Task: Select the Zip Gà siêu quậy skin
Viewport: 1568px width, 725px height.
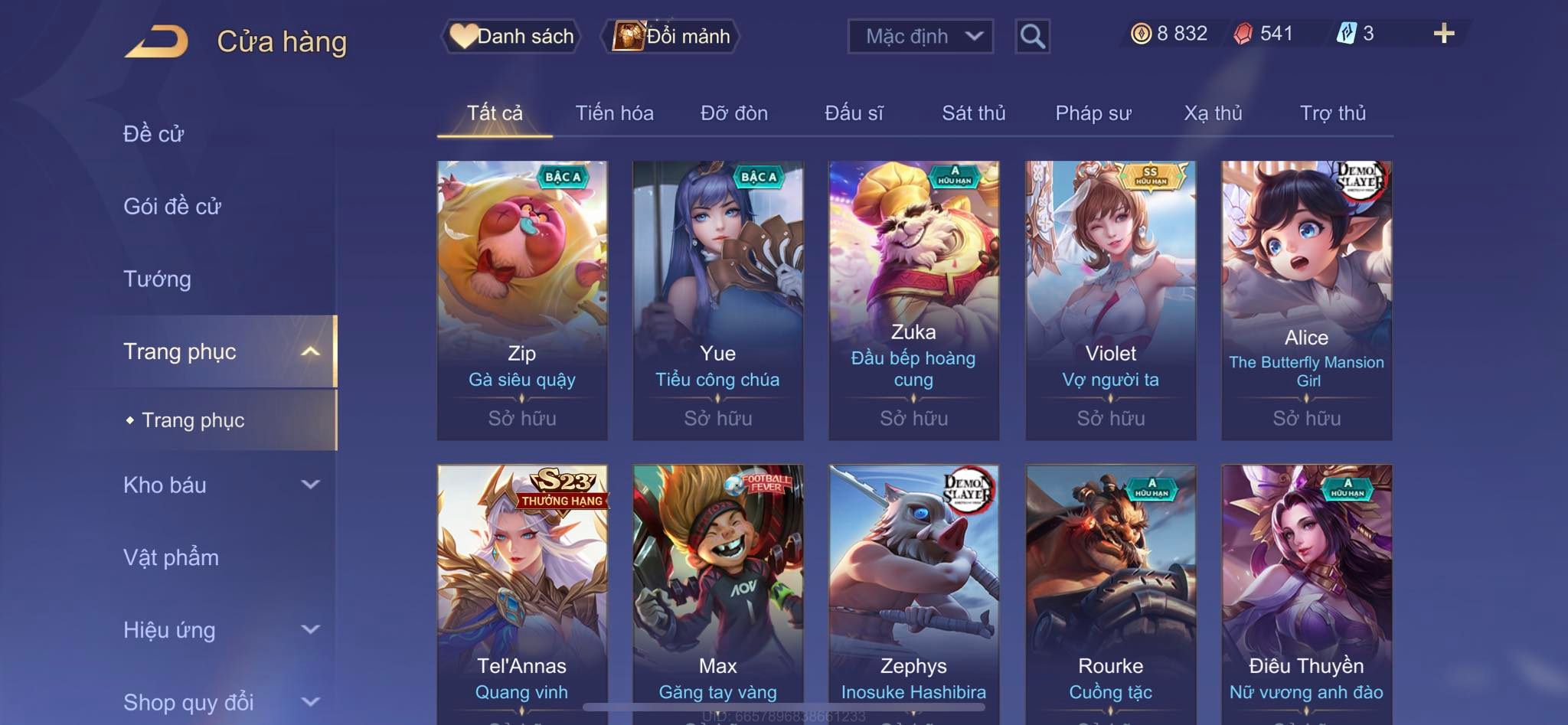Action: (x=522, y=299)
